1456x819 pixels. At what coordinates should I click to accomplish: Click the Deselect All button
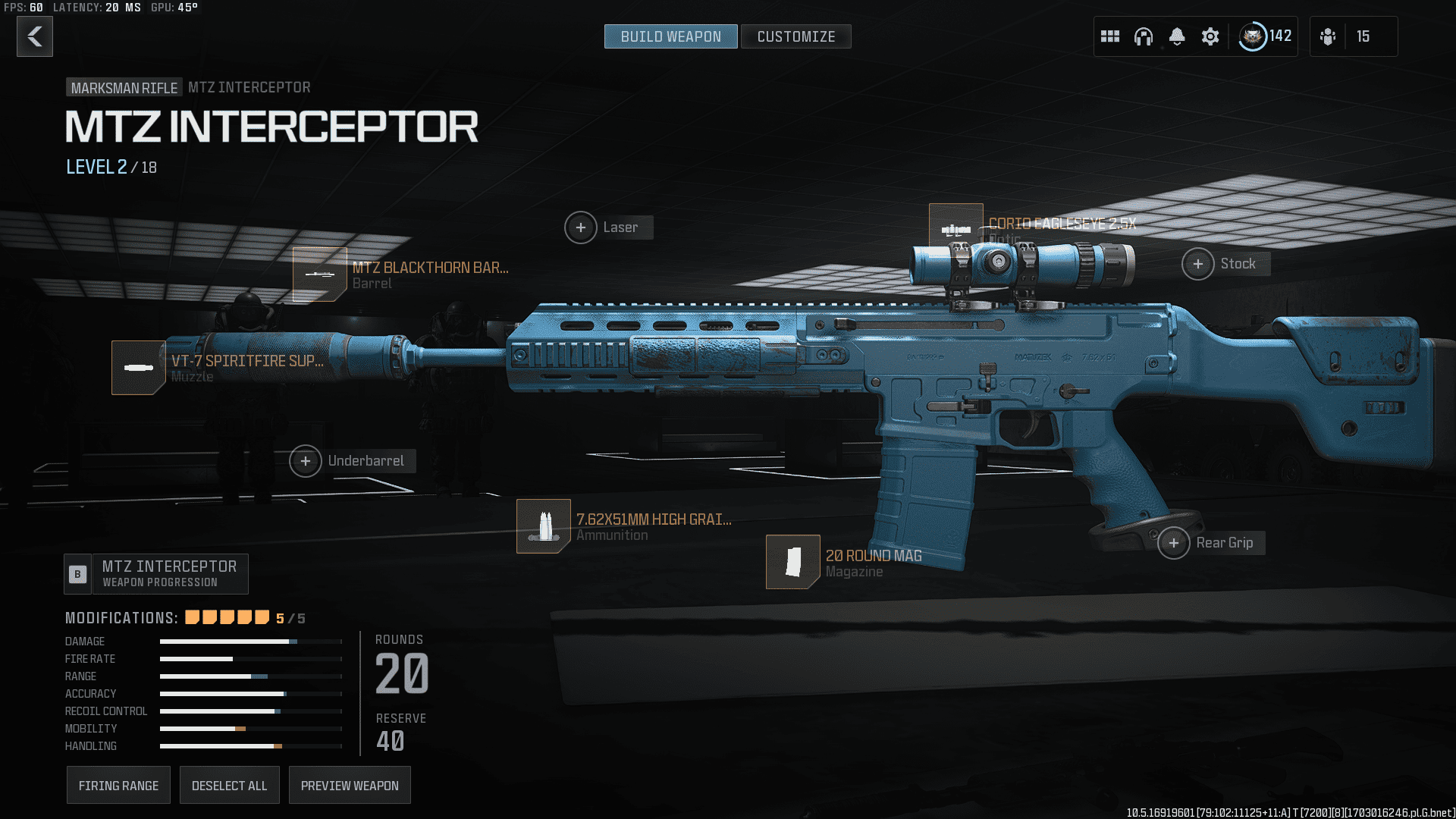point(229,786)
